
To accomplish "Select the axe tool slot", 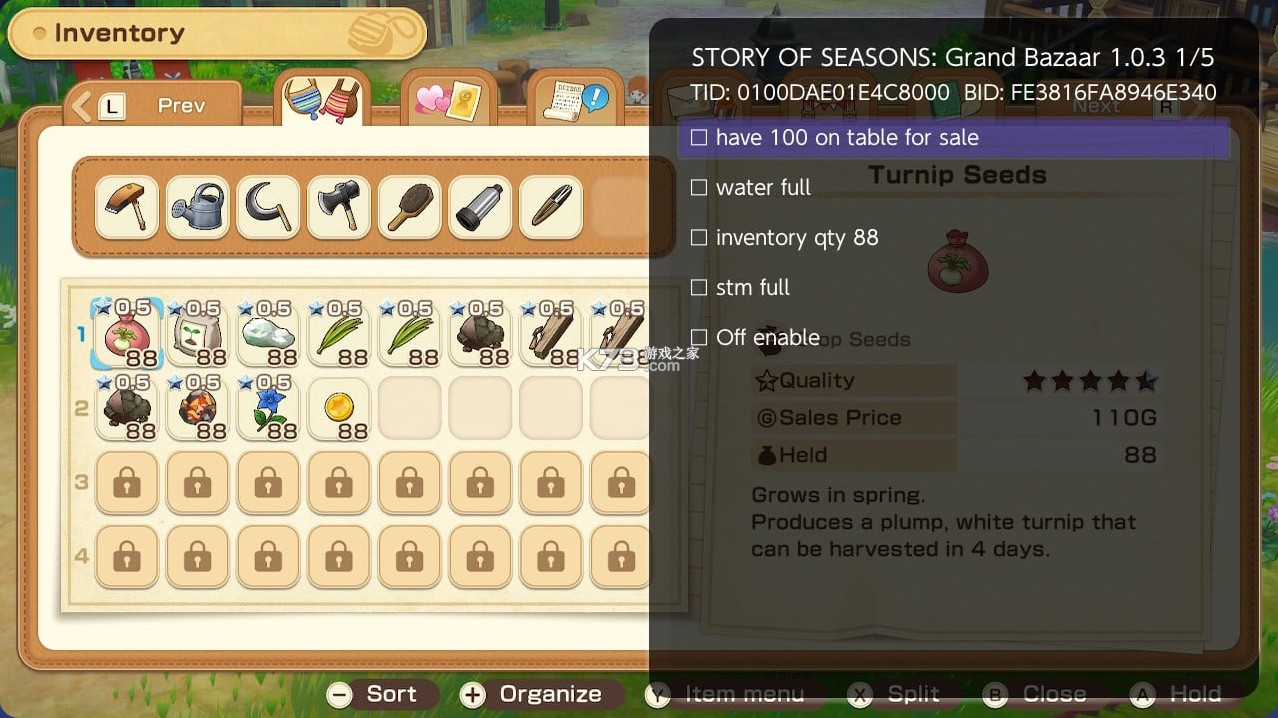I will coord(340,208).
